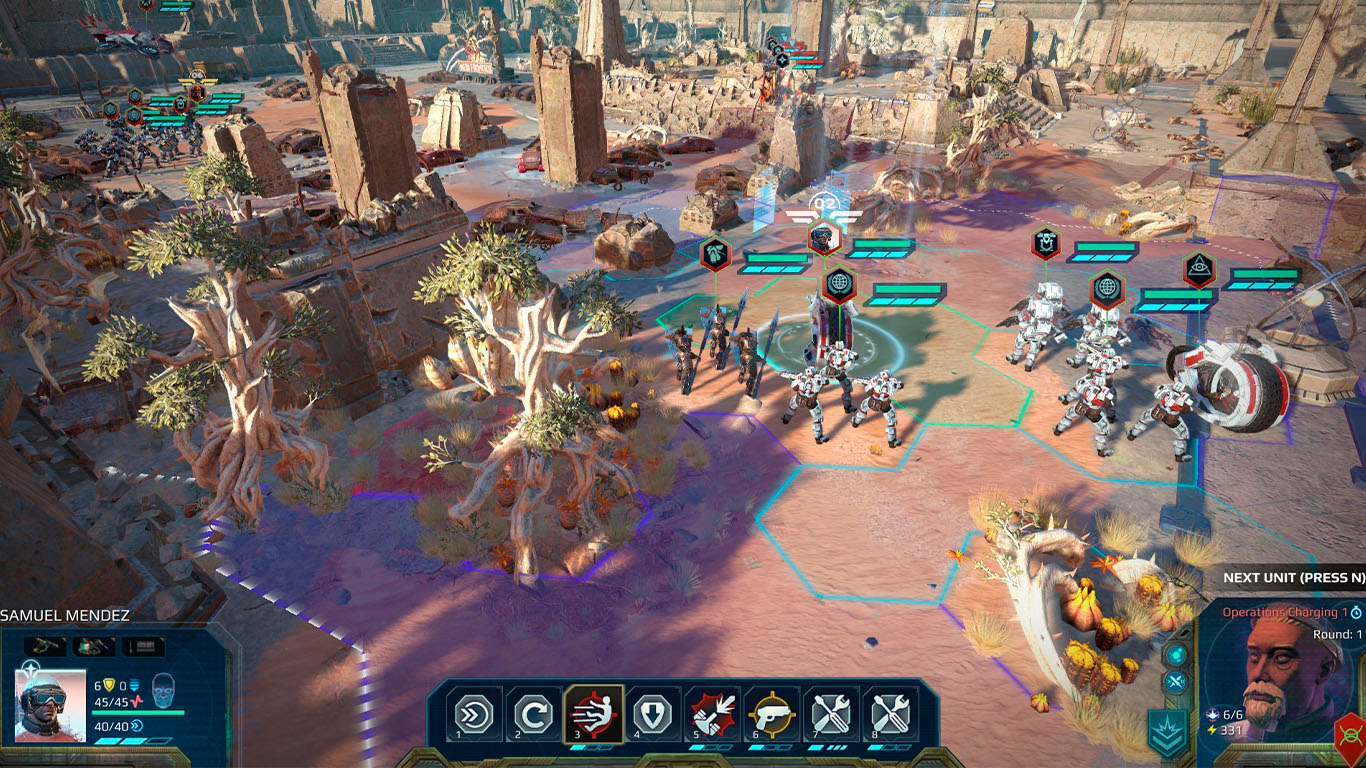Activate the shield with down arrow ability
Image resolution: width=1366 pixels, height=768 pixels.
(x=653, y=715)
